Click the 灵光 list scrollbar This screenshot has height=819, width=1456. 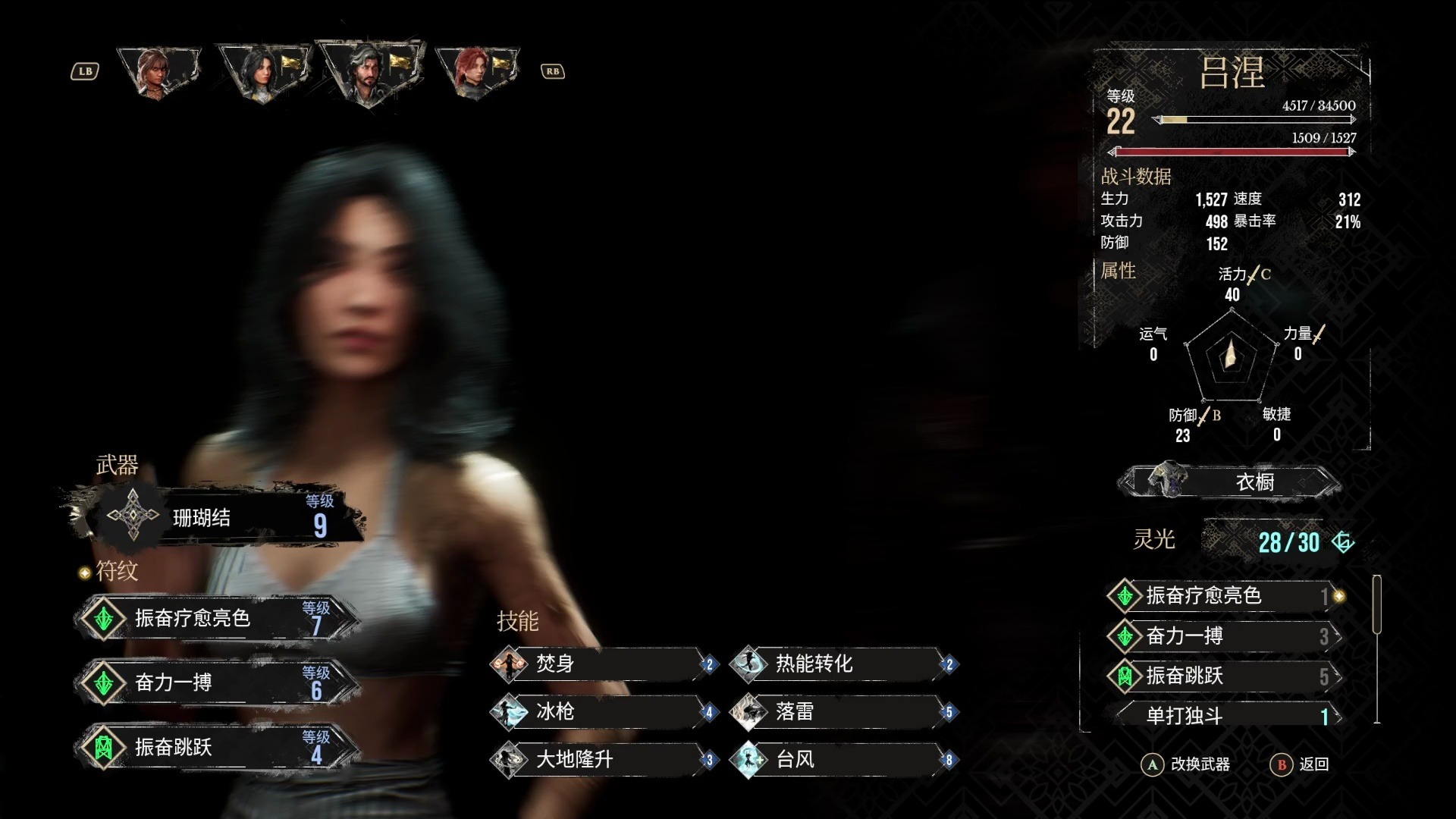(x=1376, y=604)
